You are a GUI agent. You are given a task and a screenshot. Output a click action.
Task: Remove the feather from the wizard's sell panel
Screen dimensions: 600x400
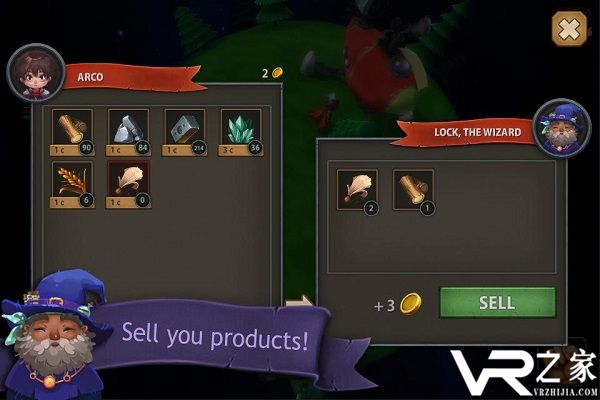tap(357, 190)
